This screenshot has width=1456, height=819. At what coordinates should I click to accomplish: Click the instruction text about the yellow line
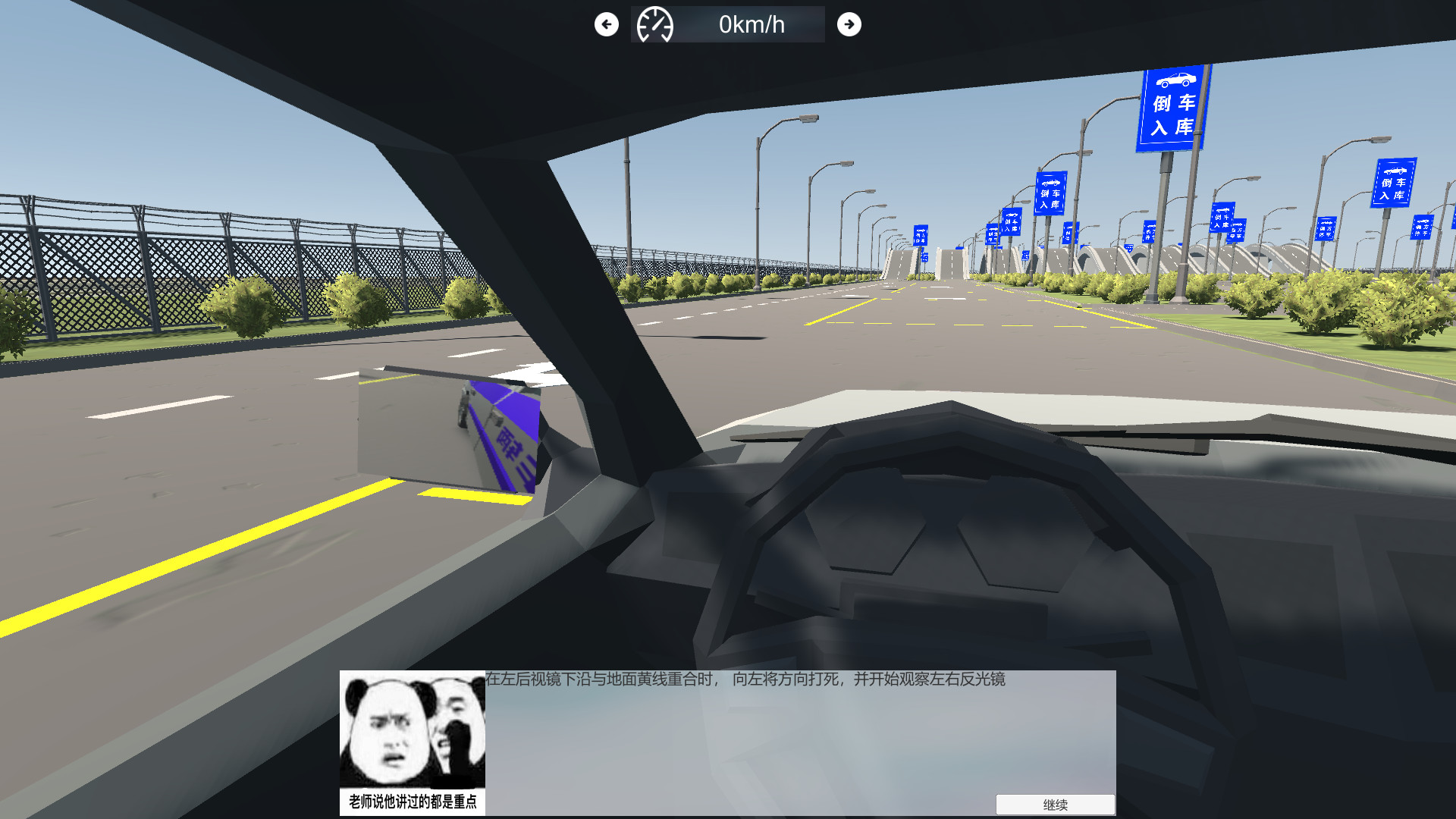(751, 682)
